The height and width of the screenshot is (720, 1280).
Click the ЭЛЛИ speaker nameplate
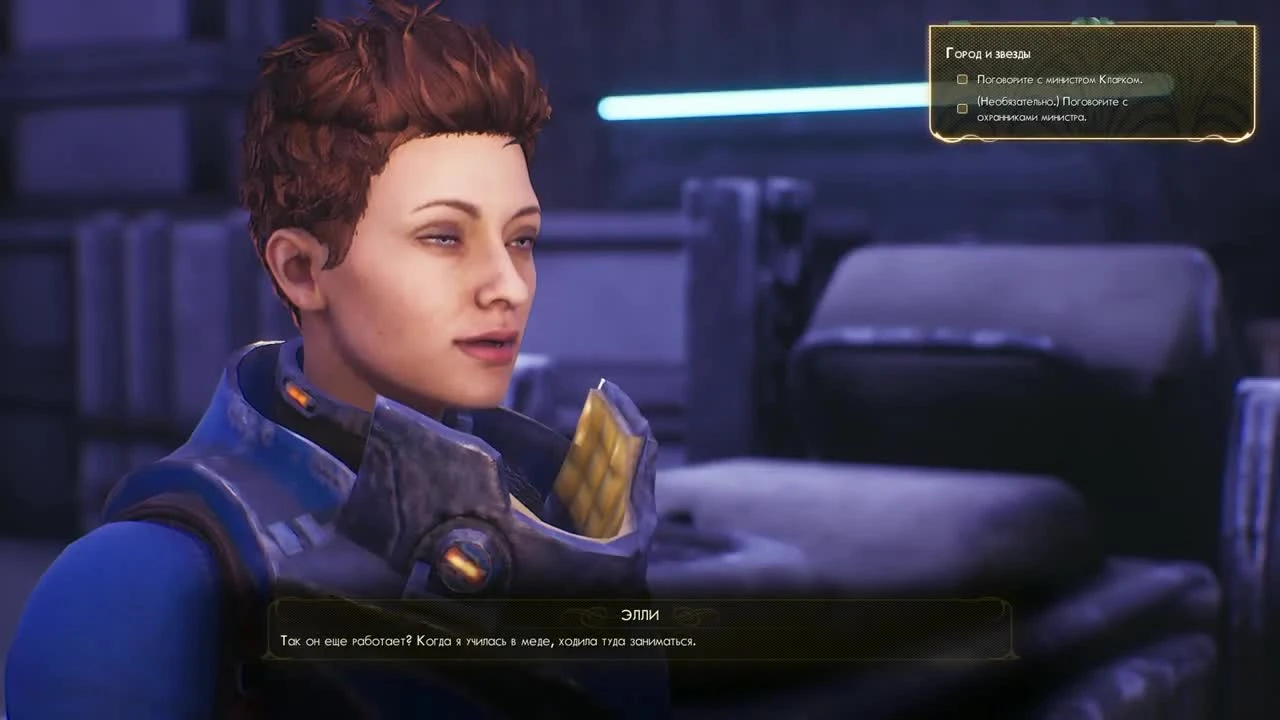pyautogui.click(x=638, y=615)
